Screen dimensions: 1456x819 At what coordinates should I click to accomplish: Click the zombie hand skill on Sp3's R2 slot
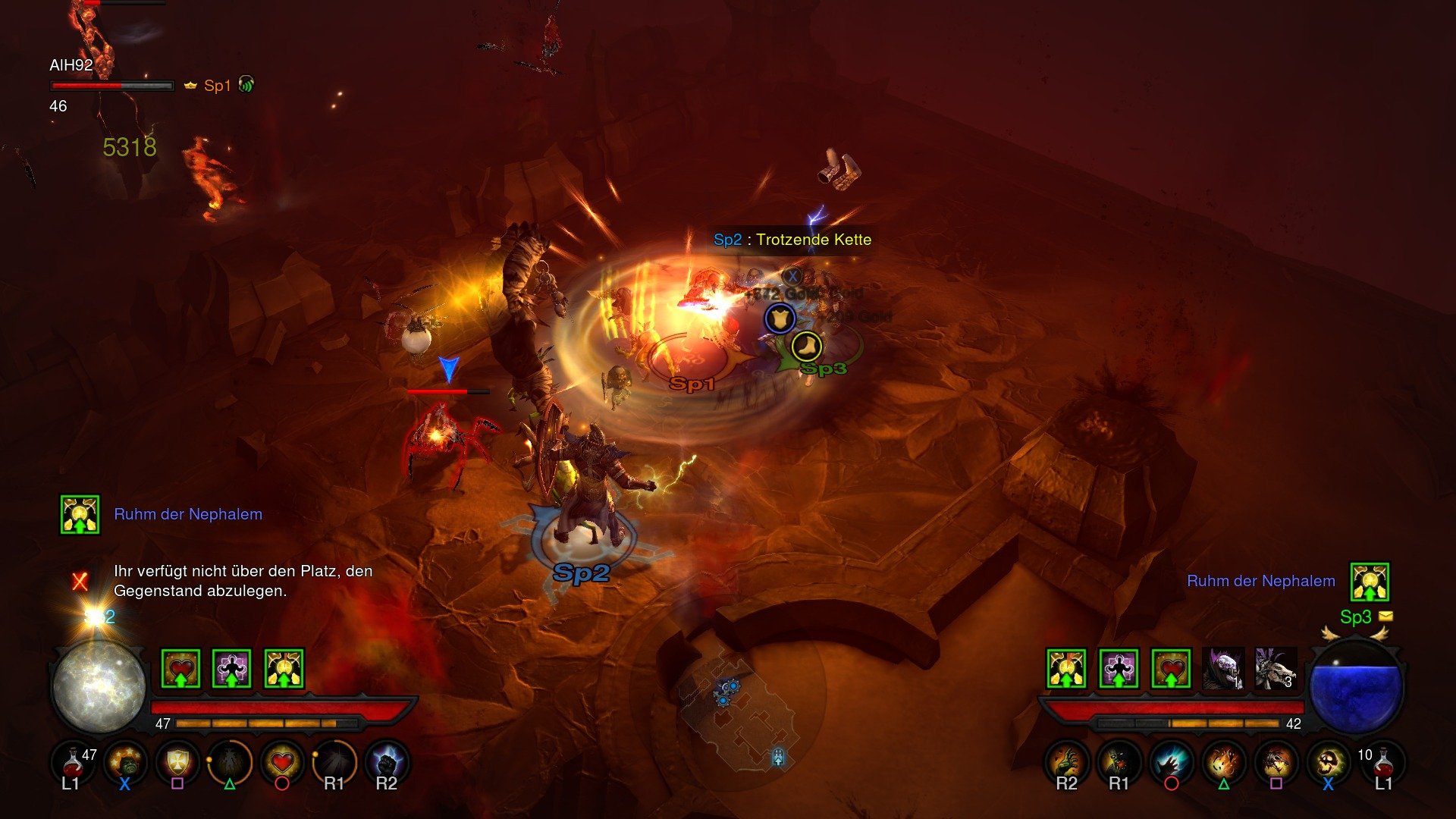(1065, 763)
